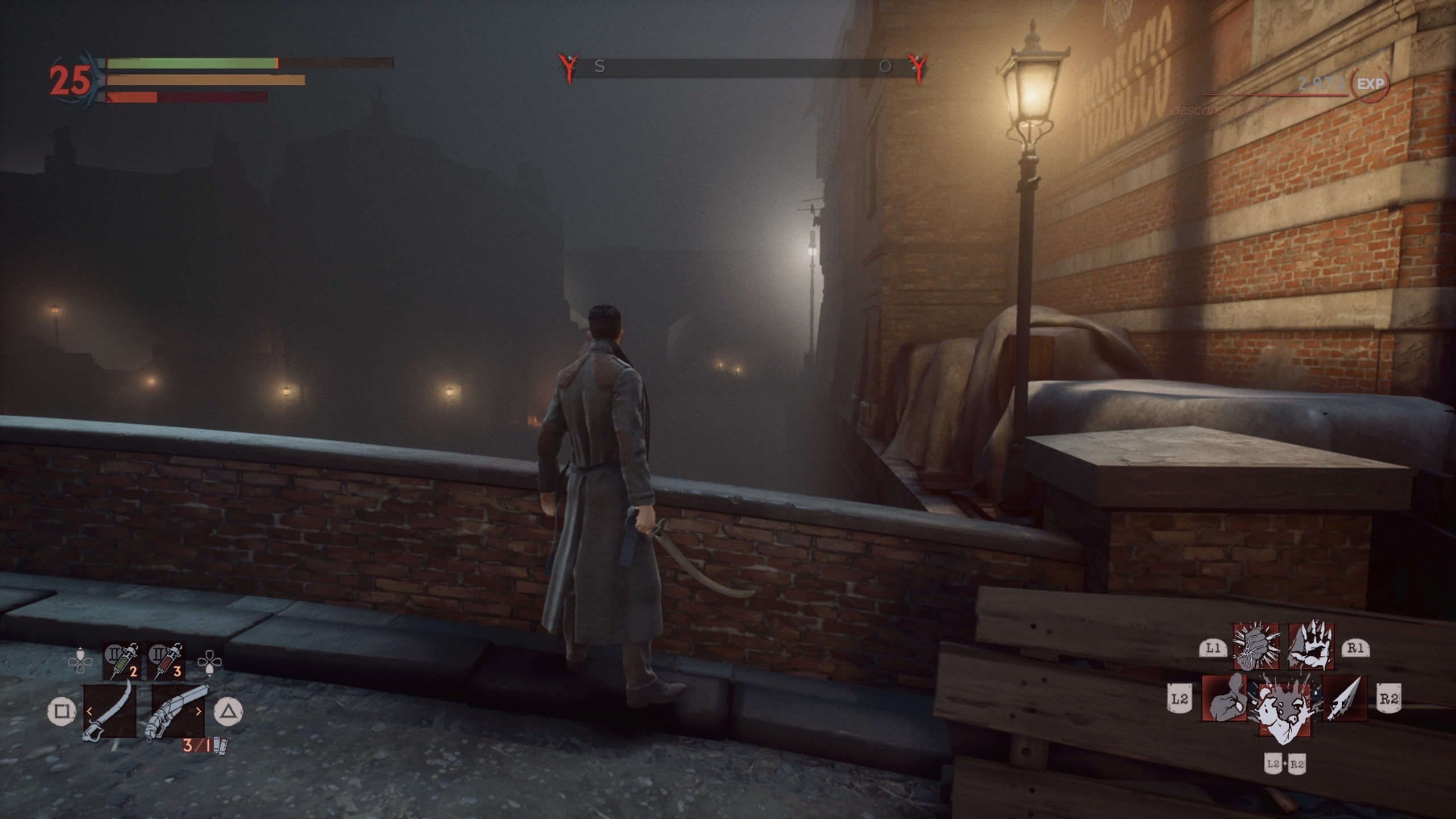1456x819 pixels.
Task: Click the right d-pad item selector
Action: [210, 663]
